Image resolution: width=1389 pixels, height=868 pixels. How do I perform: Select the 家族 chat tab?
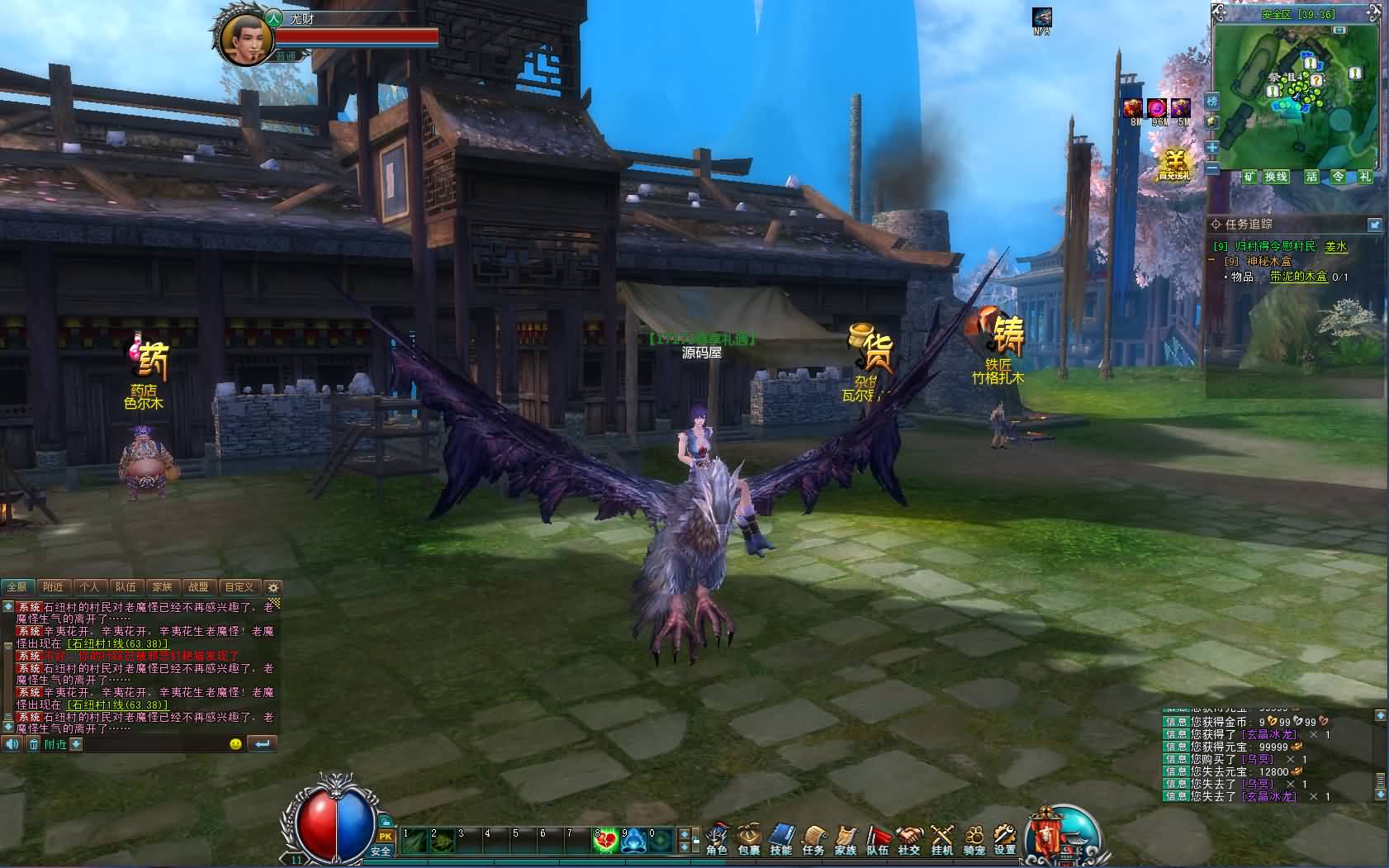tap(163, 587)
